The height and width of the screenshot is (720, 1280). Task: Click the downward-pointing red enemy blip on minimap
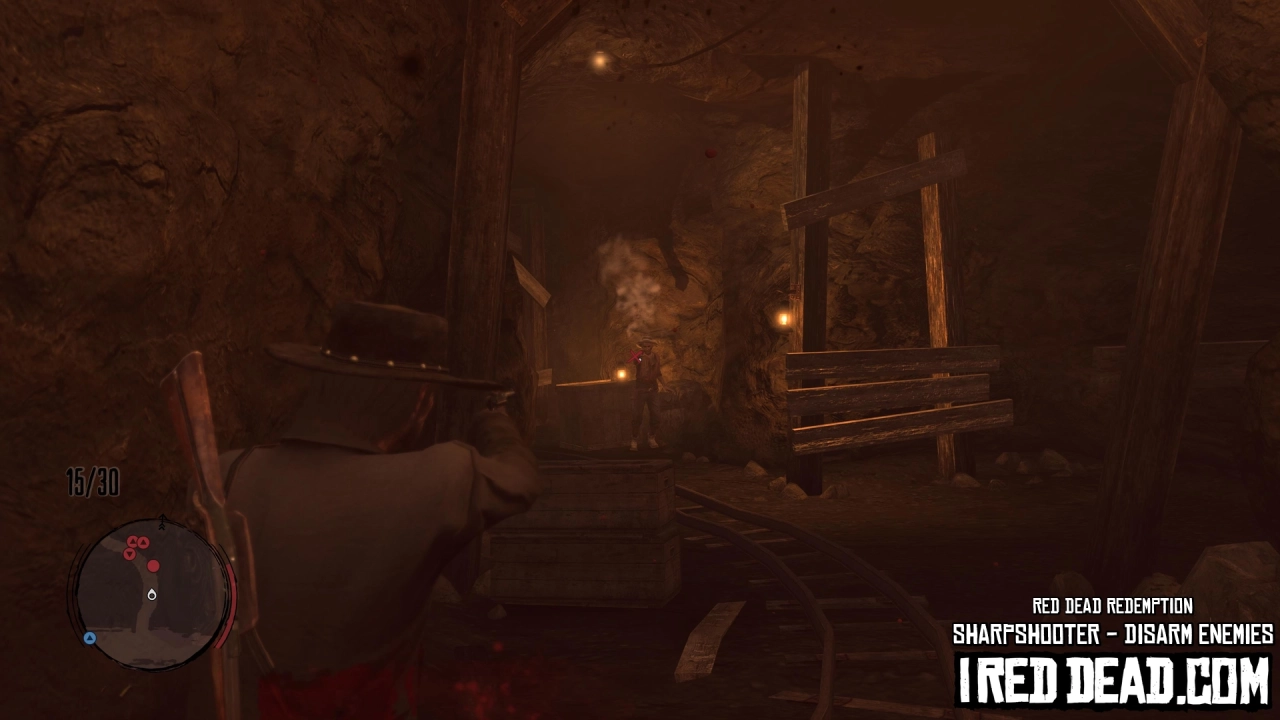[x=130, y=553]
